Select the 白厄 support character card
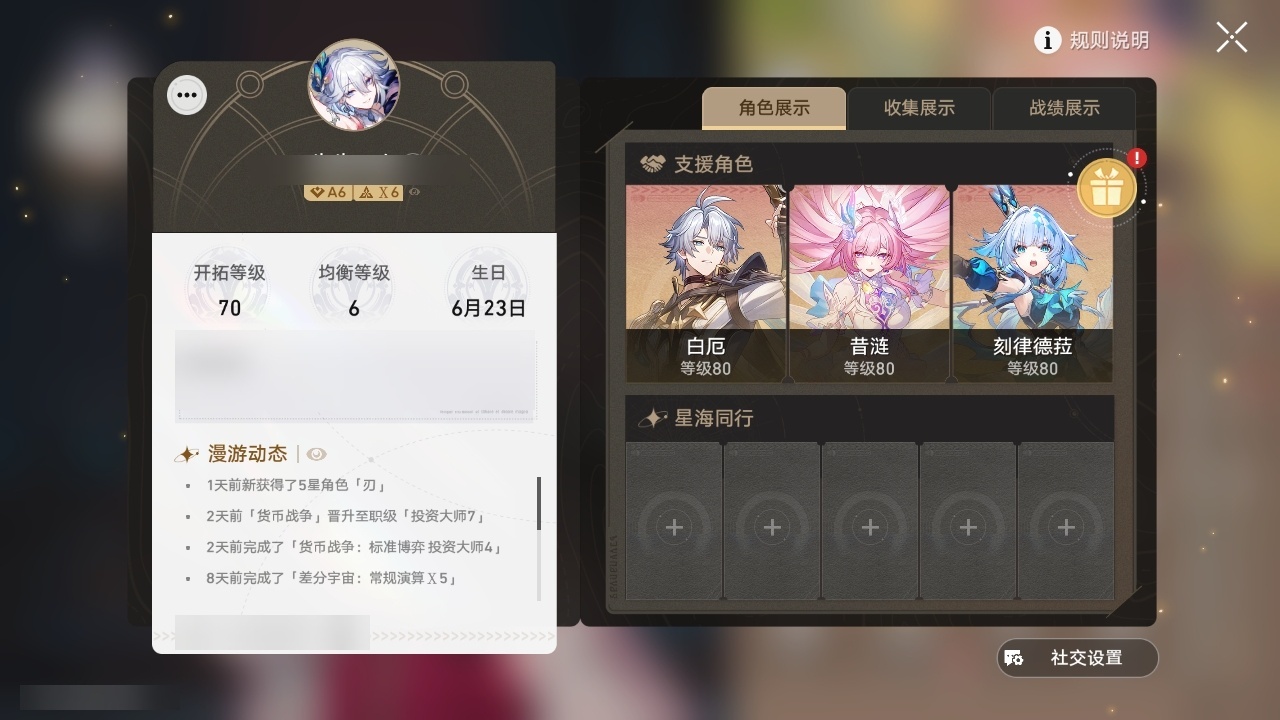The width and height of the screenshot is (1280, 720). point(706,280)
